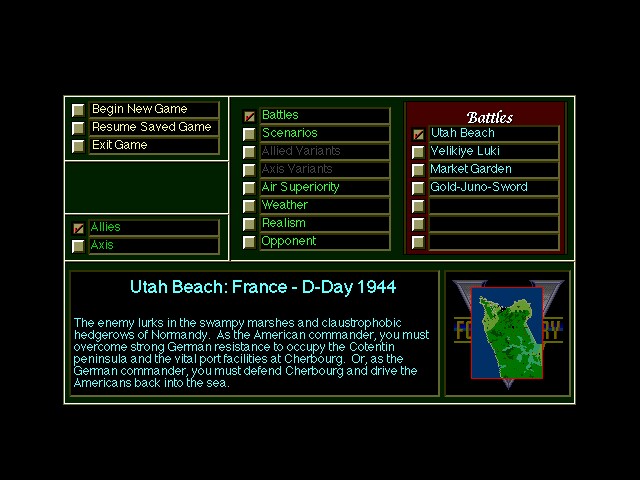Image resolution: width=640 pixels, height=480 pixels.
Task: Select the Utah Beach battle
Action: 492,133
